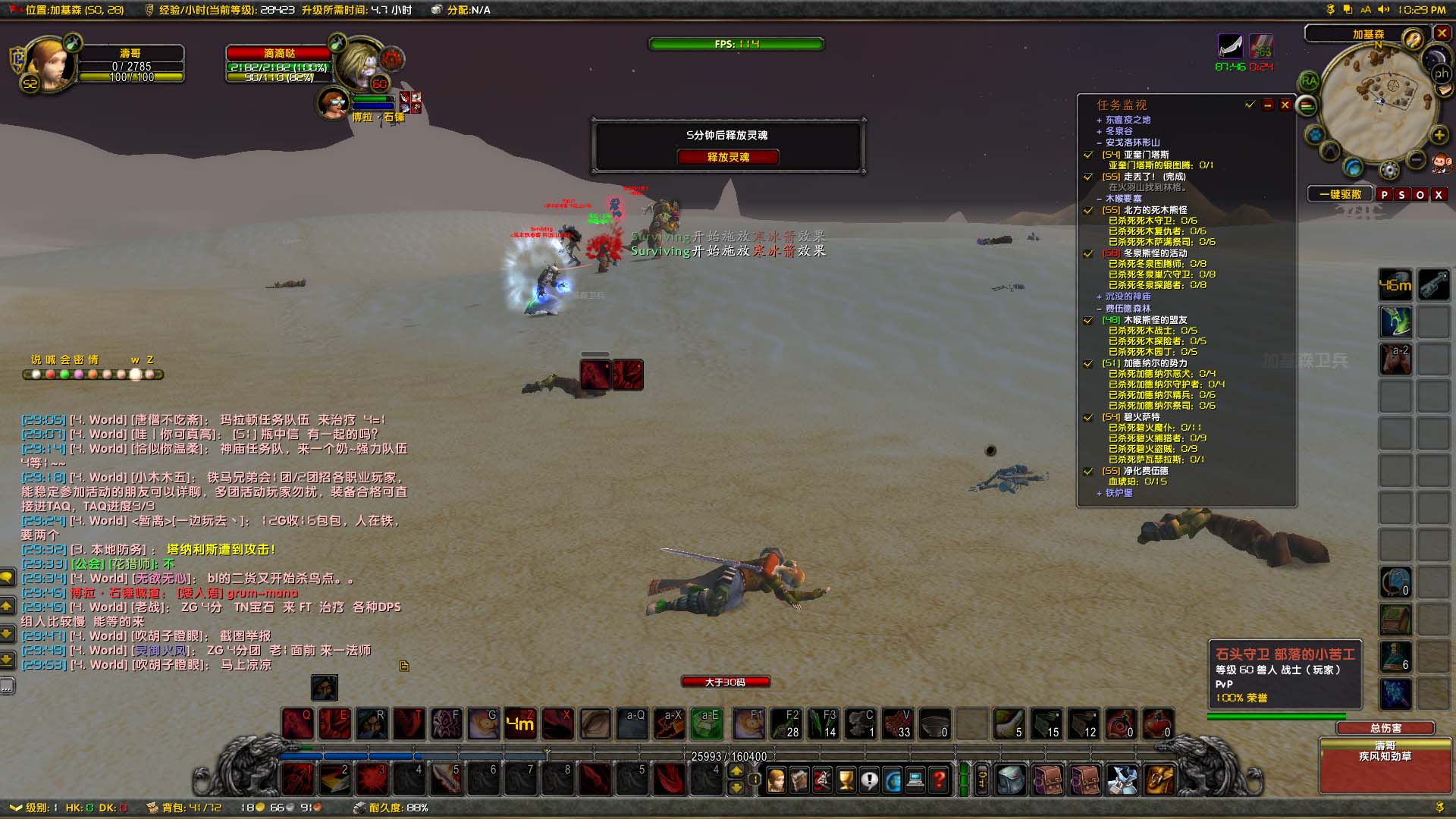Toggle the checkmark atop the 任务监视 panel
Image resolution: width=1456 pixels, height=819 pixels.
1249,105
